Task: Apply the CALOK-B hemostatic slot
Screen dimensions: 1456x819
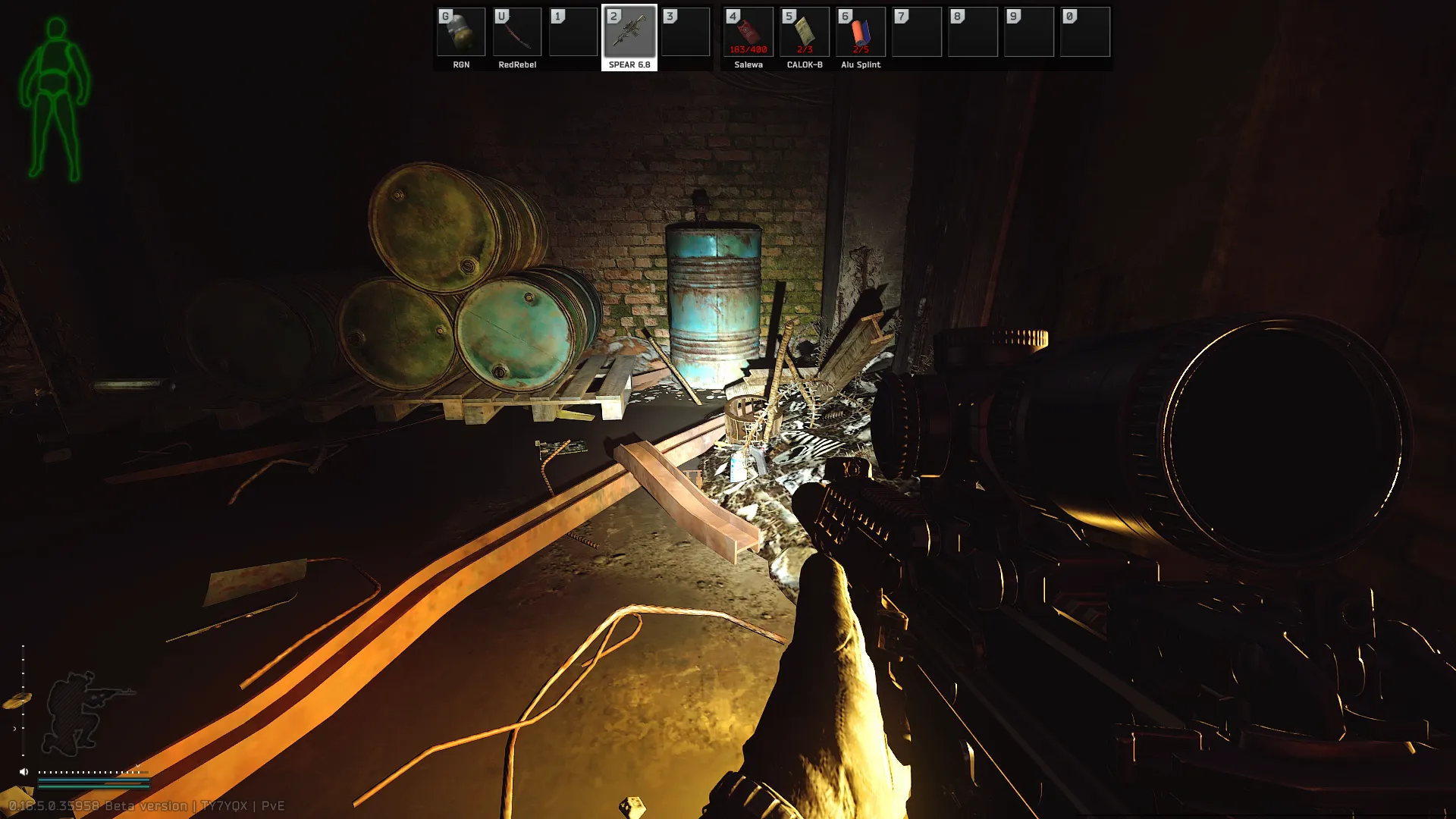Action: click(805, 33)
